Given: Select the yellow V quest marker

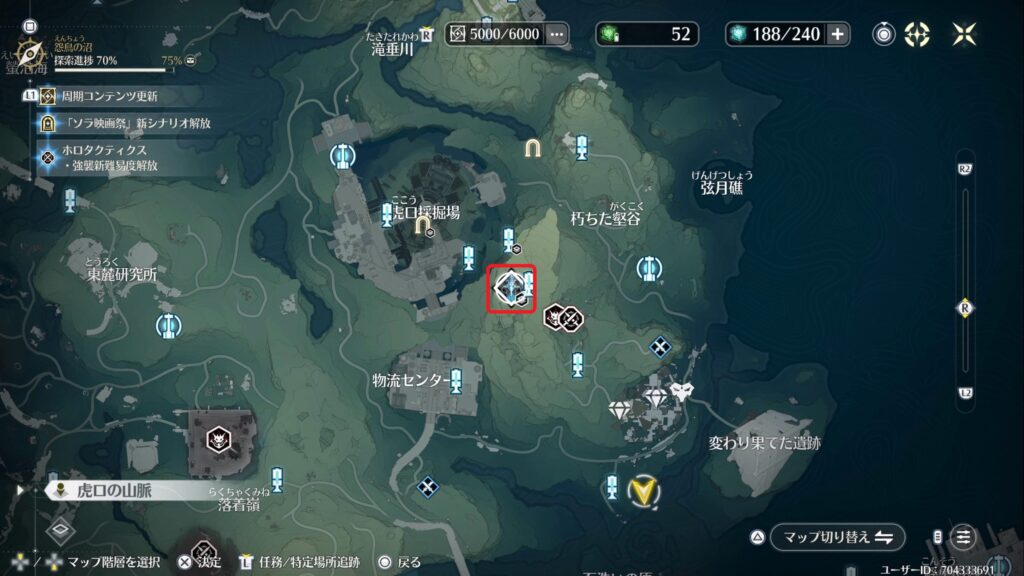Looking at the screenshot, I should click(x=642, y=490).
